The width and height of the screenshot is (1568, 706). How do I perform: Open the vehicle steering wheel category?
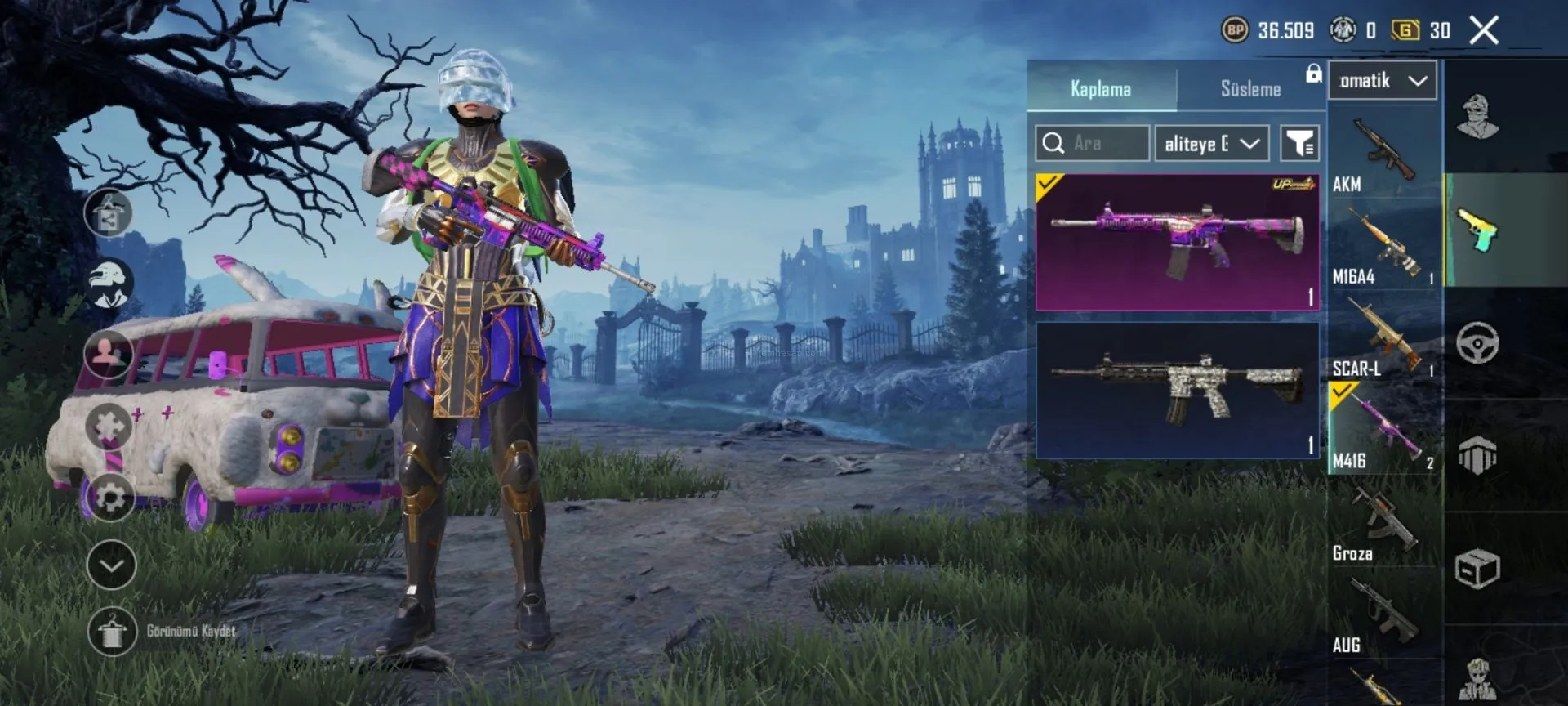click(x=1477, y=342)
